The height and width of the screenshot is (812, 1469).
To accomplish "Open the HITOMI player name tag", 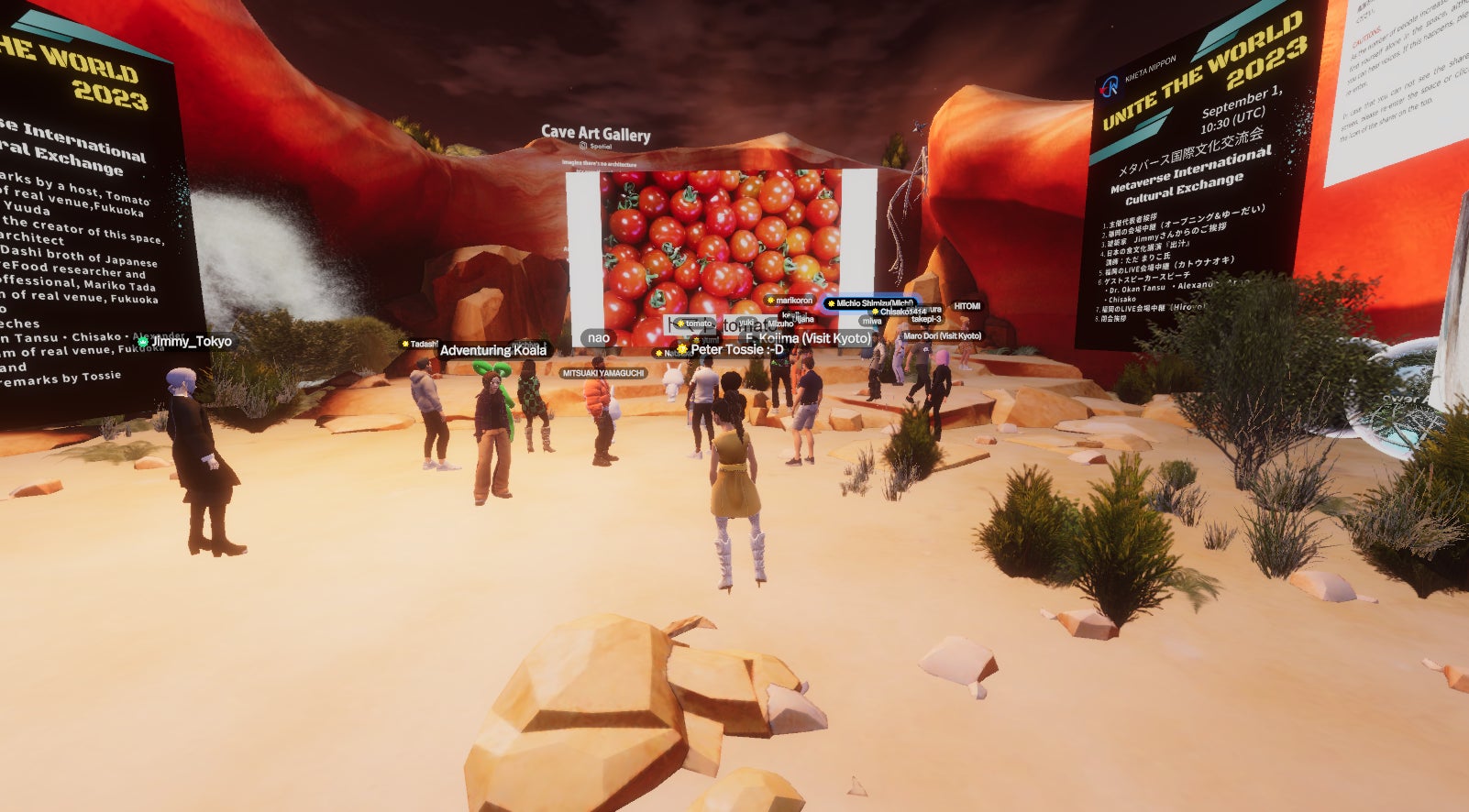I will (966, 306).
